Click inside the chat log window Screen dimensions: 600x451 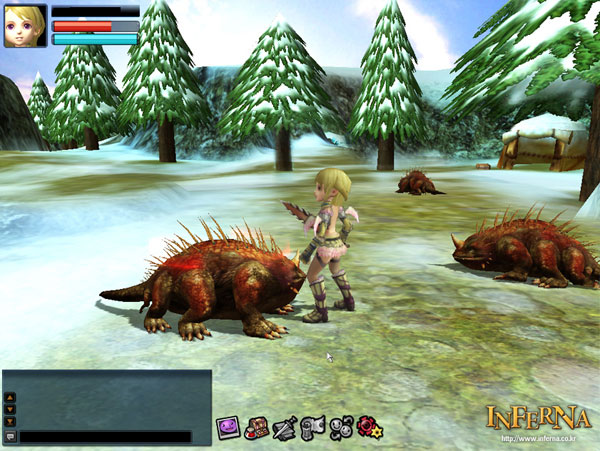[112, 399]
